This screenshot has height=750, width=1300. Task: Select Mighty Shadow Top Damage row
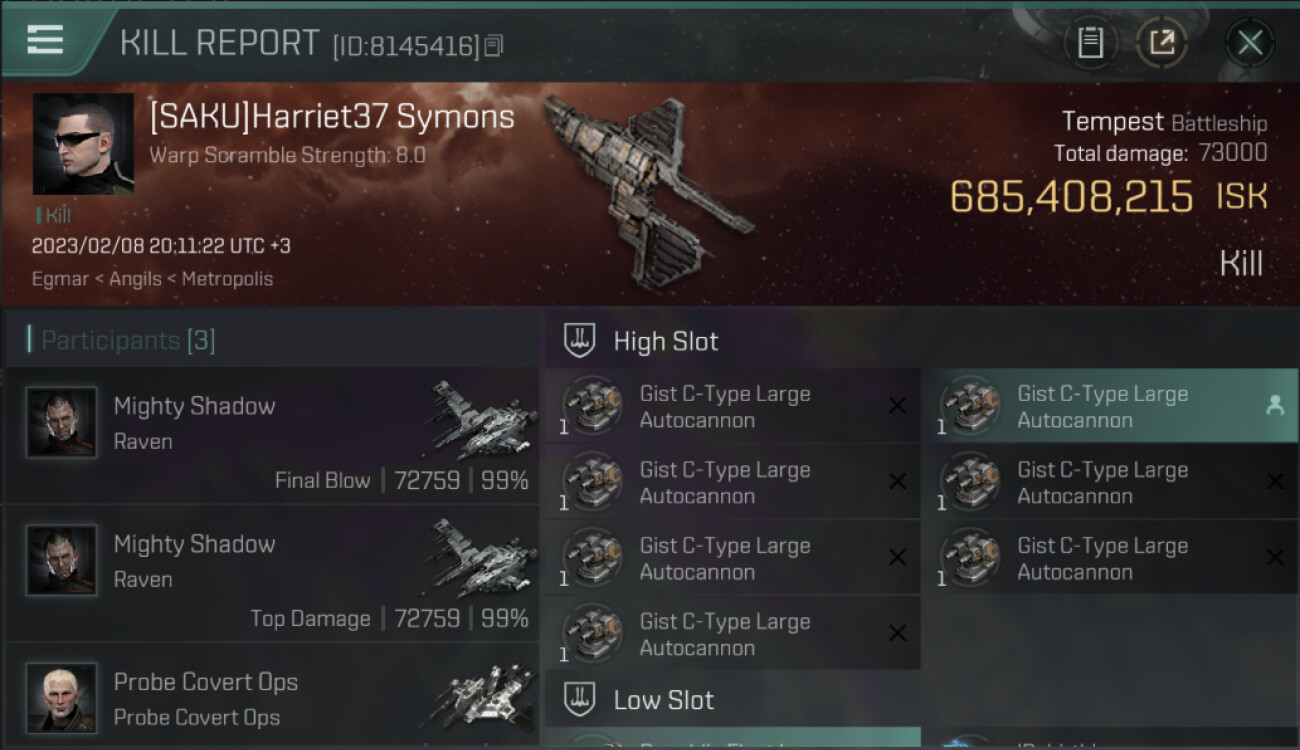click(272, 574)
